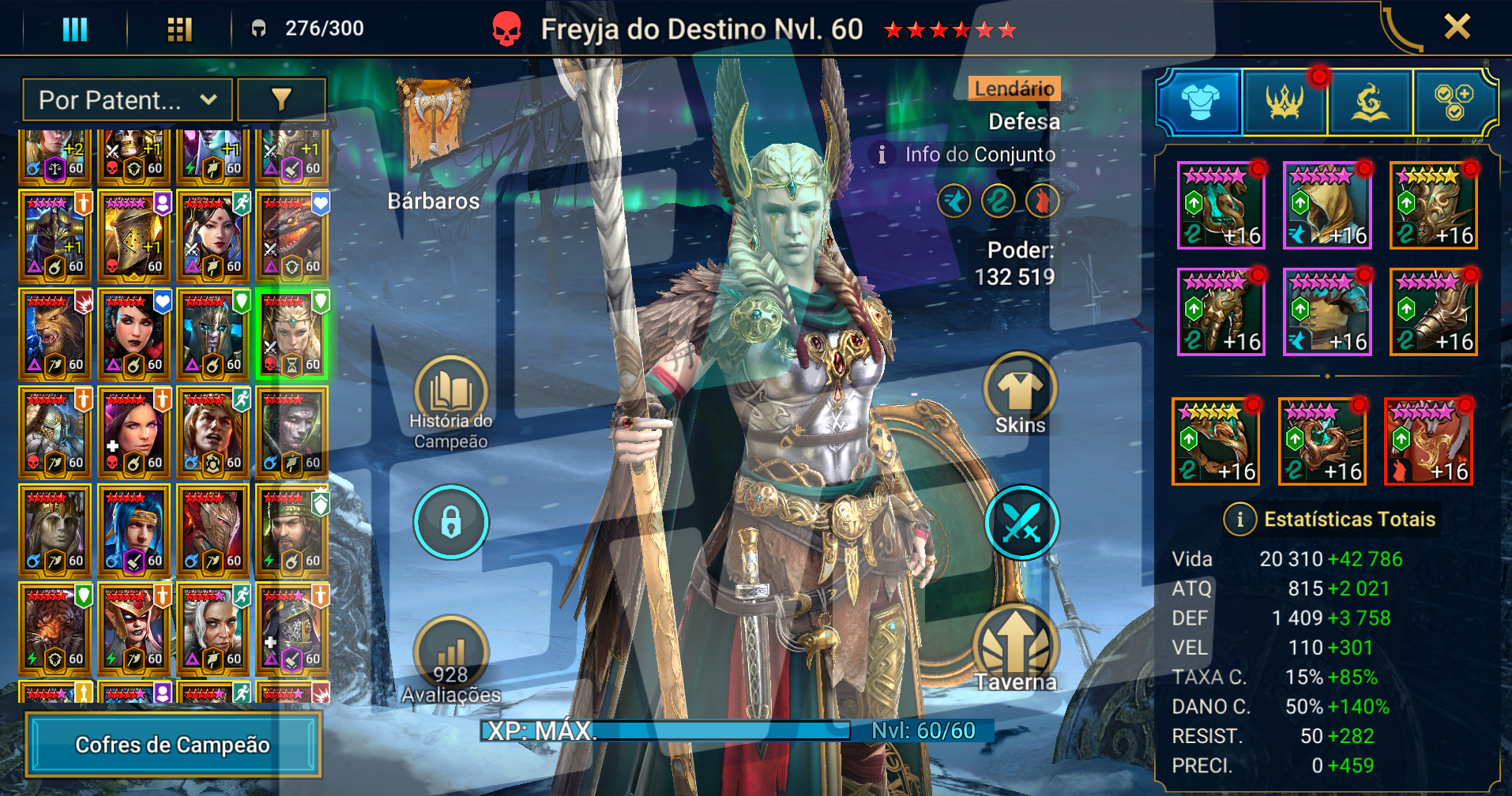Open Cofres de Campeão
Image resolution: width=1512 pixels, height=796 pixels.
click(x=173, y=745)
